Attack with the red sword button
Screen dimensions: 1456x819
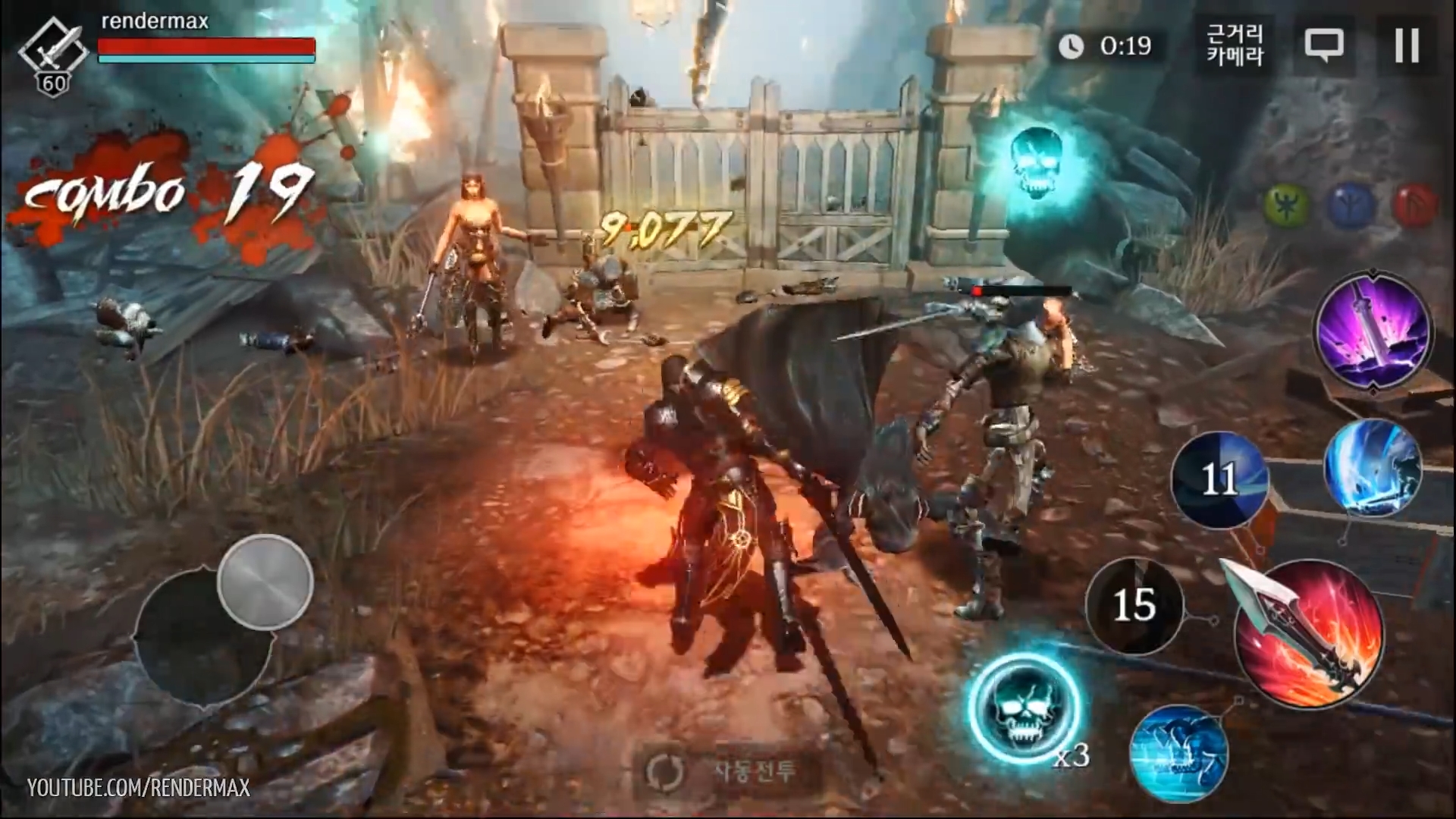pos(1310,637)
